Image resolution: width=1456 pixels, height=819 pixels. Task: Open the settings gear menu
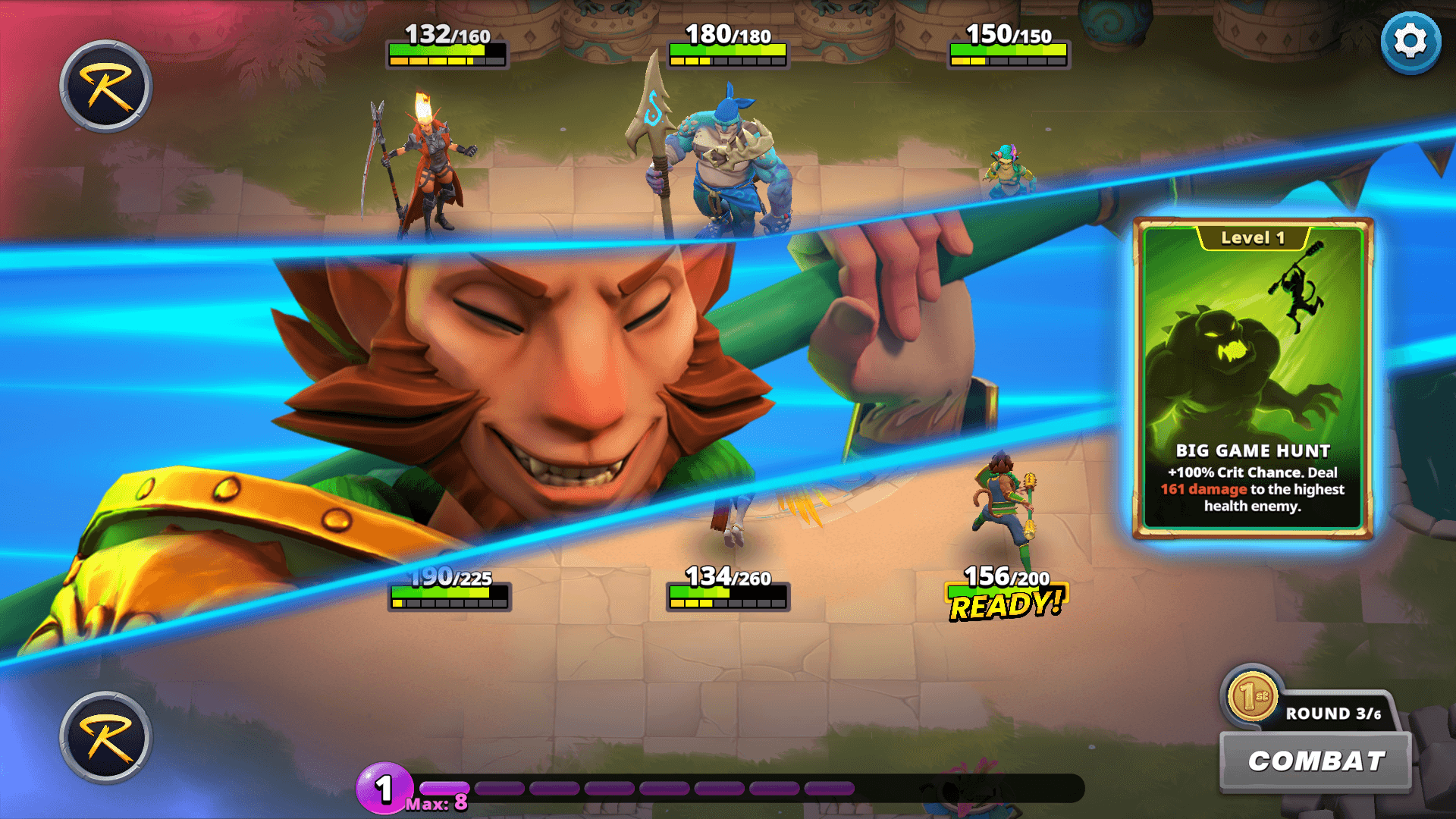1410,42
